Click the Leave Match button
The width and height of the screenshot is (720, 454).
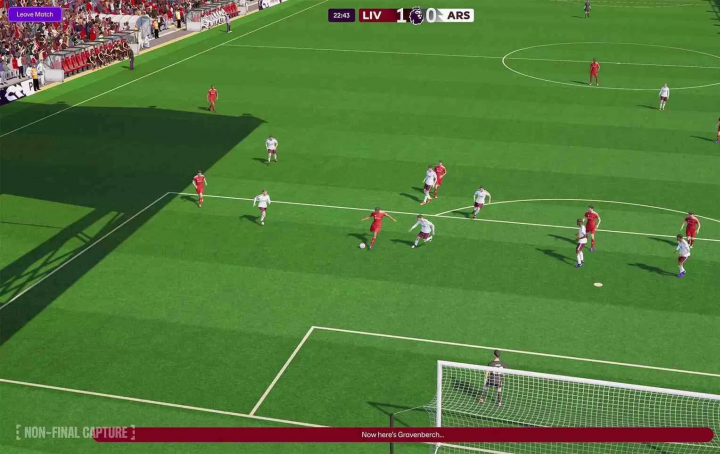(x=34, y=14)
